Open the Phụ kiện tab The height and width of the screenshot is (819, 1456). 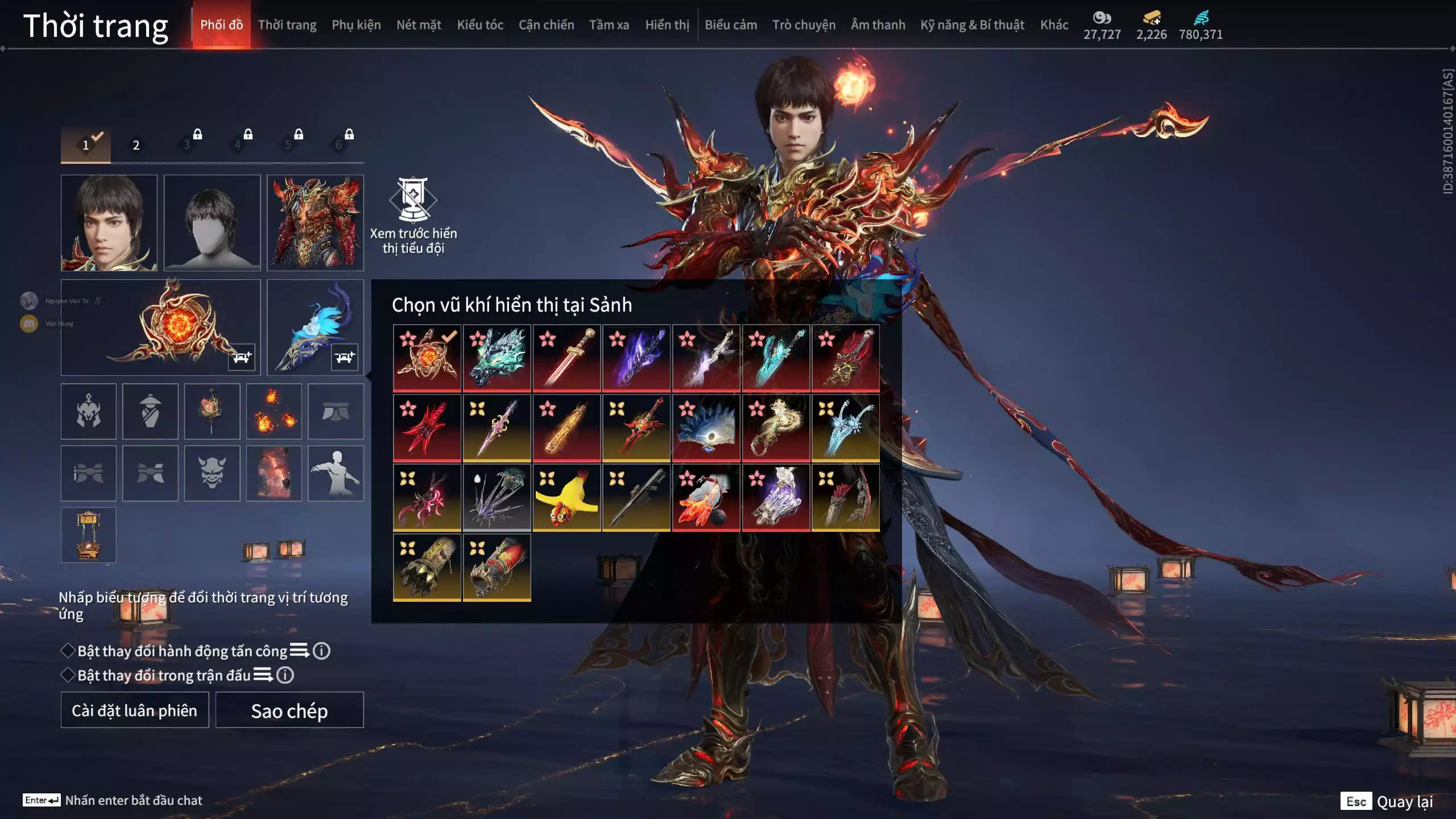(356, 25)
